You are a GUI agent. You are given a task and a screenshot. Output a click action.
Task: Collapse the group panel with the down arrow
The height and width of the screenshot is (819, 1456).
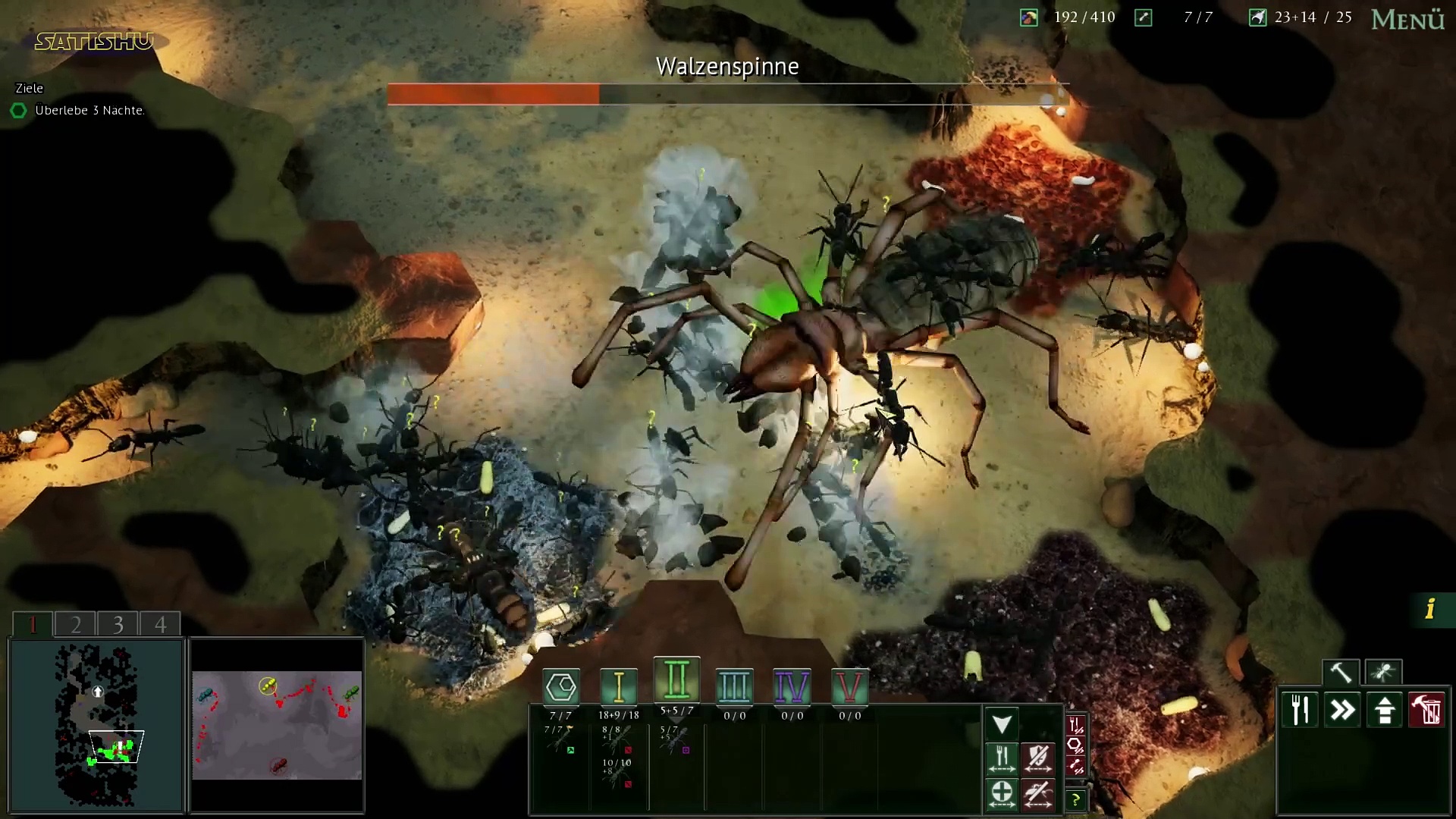pos(1002,724)
